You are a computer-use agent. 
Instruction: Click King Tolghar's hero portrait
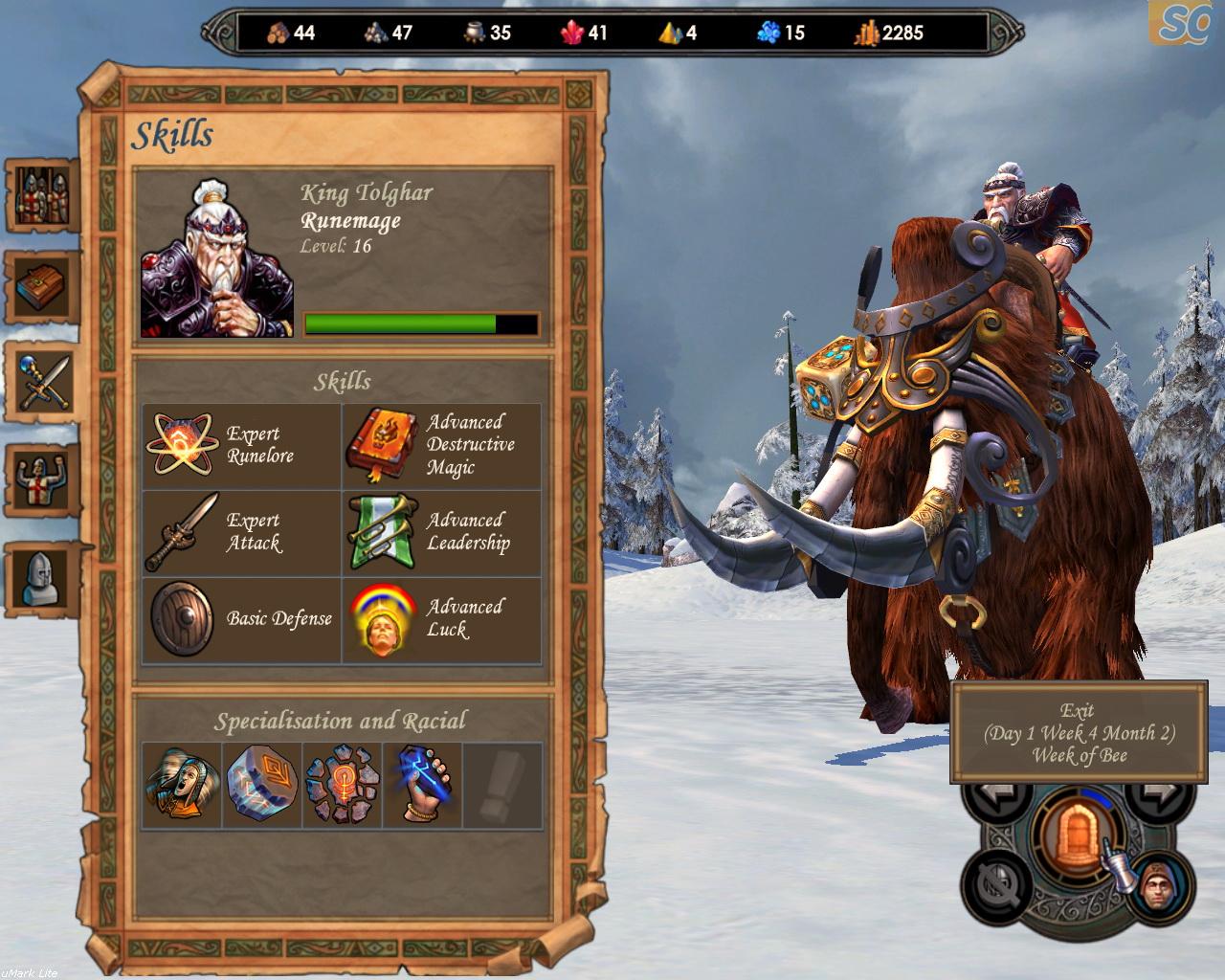(x=218, y=259)
